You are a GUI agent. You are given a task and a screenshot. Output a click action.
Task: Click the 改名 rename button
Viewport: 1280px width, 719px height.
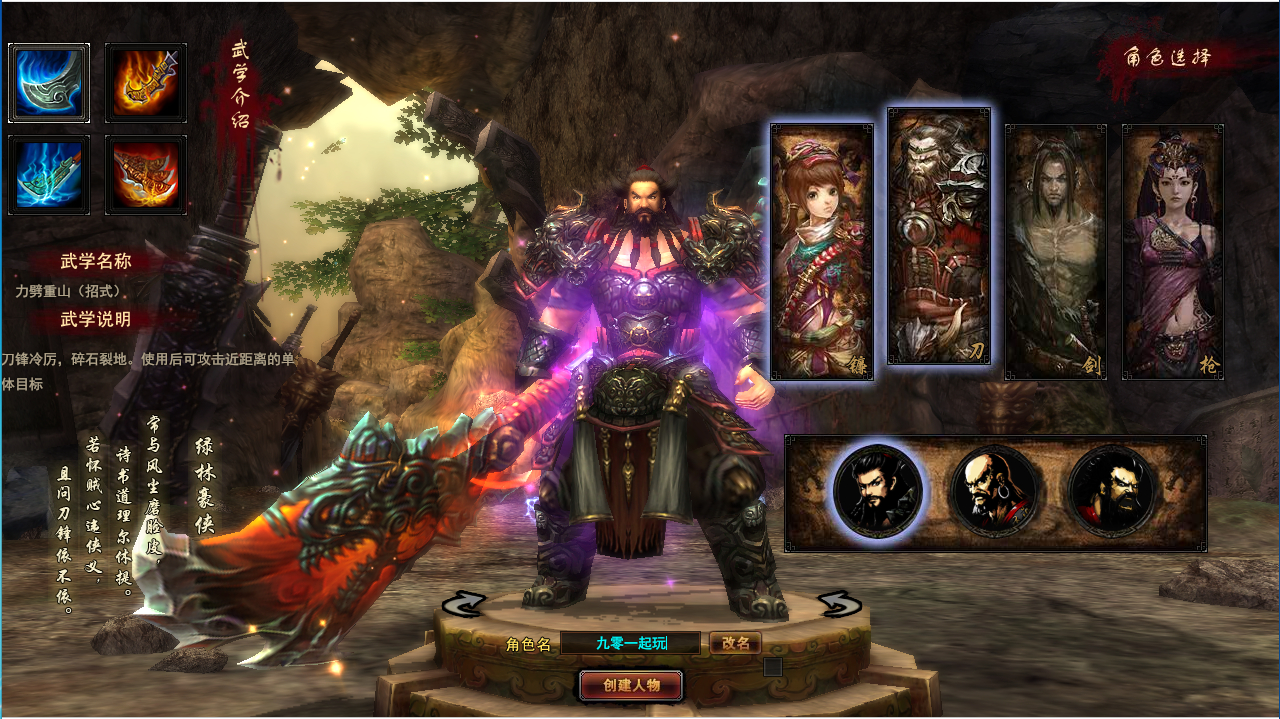point(735,643)
